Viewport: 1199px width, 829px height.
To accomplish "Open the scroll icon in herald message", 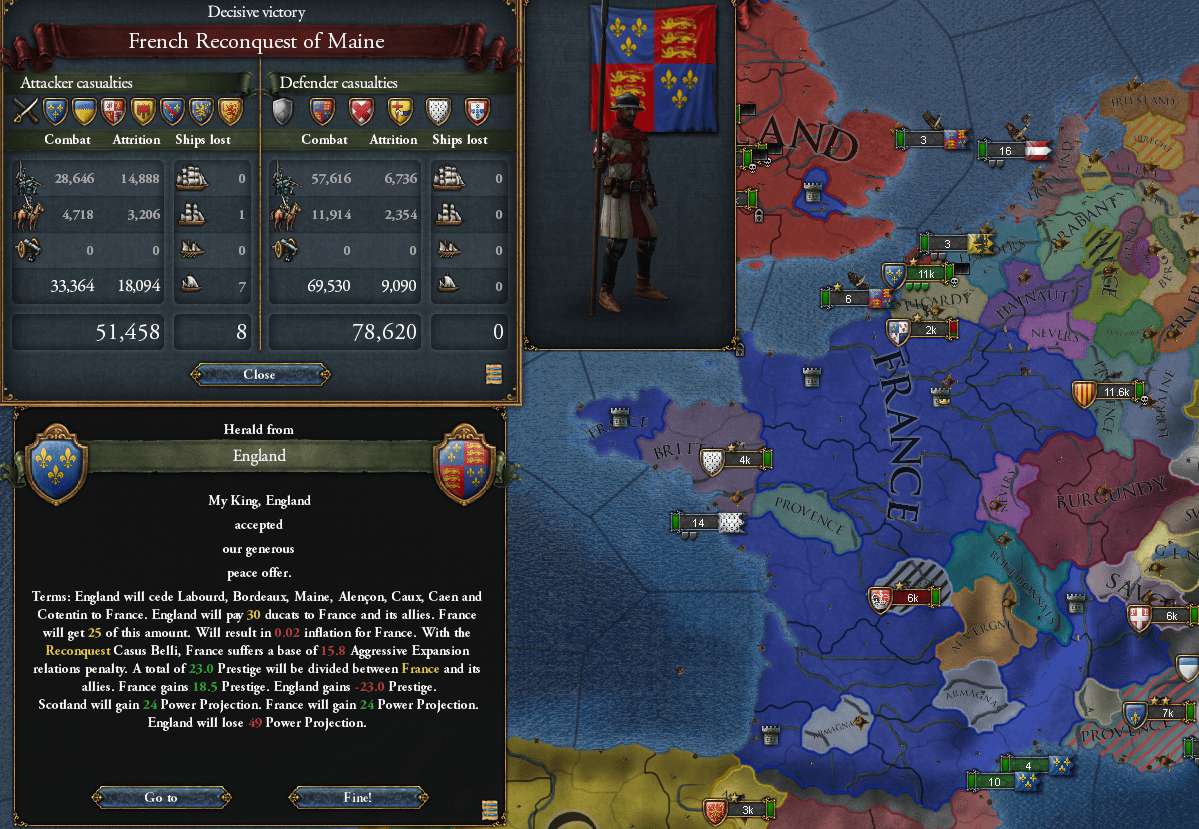I will tap(489, 809).
